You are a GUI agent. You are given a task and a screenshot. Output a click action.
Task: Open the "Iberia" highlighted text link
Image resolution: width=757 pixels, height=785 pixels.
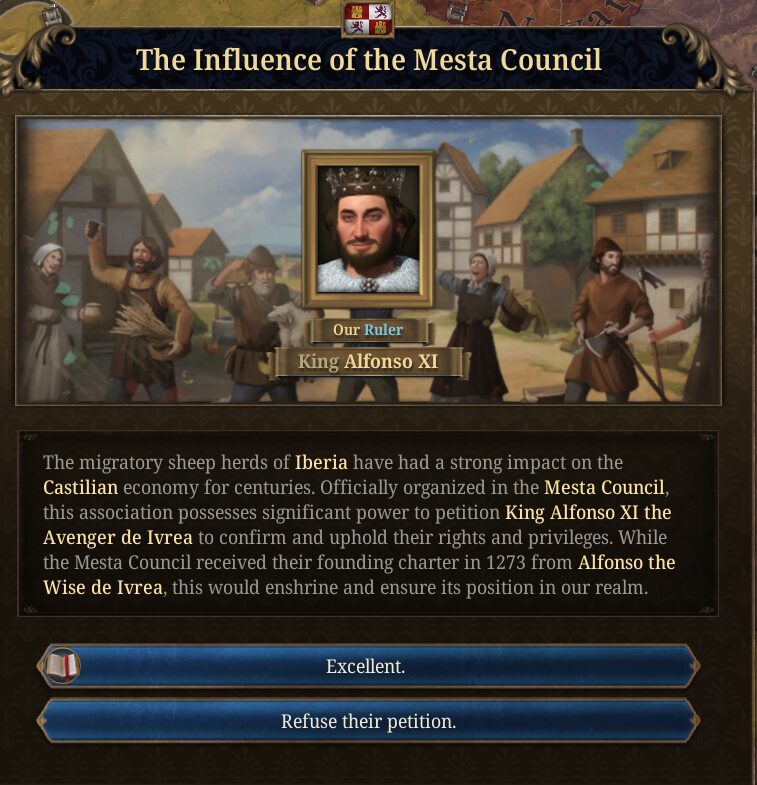coord(321,463)
